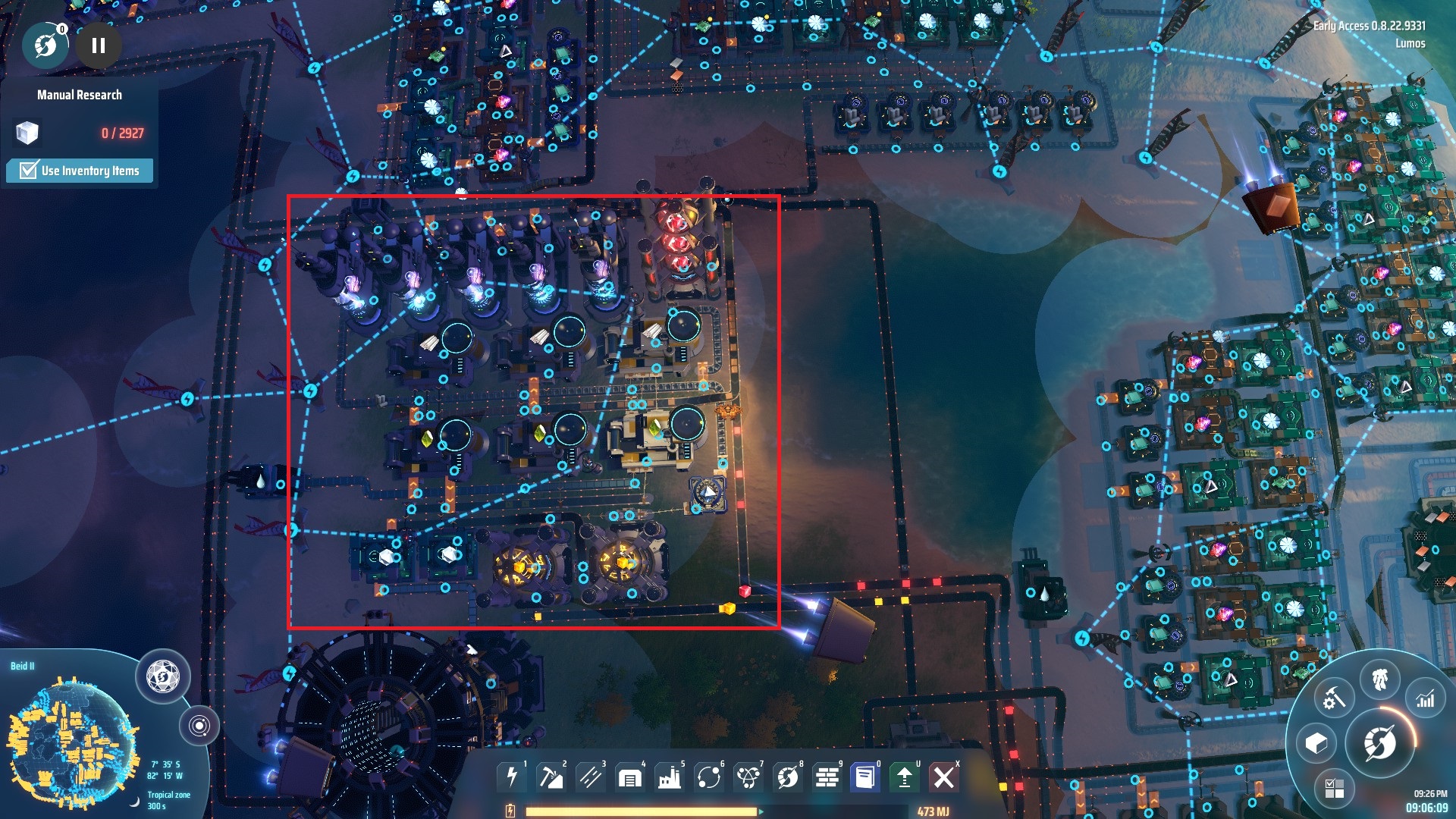Select the mining pickaxe build category
This screenshot has height=819, width=1456.
551,777
